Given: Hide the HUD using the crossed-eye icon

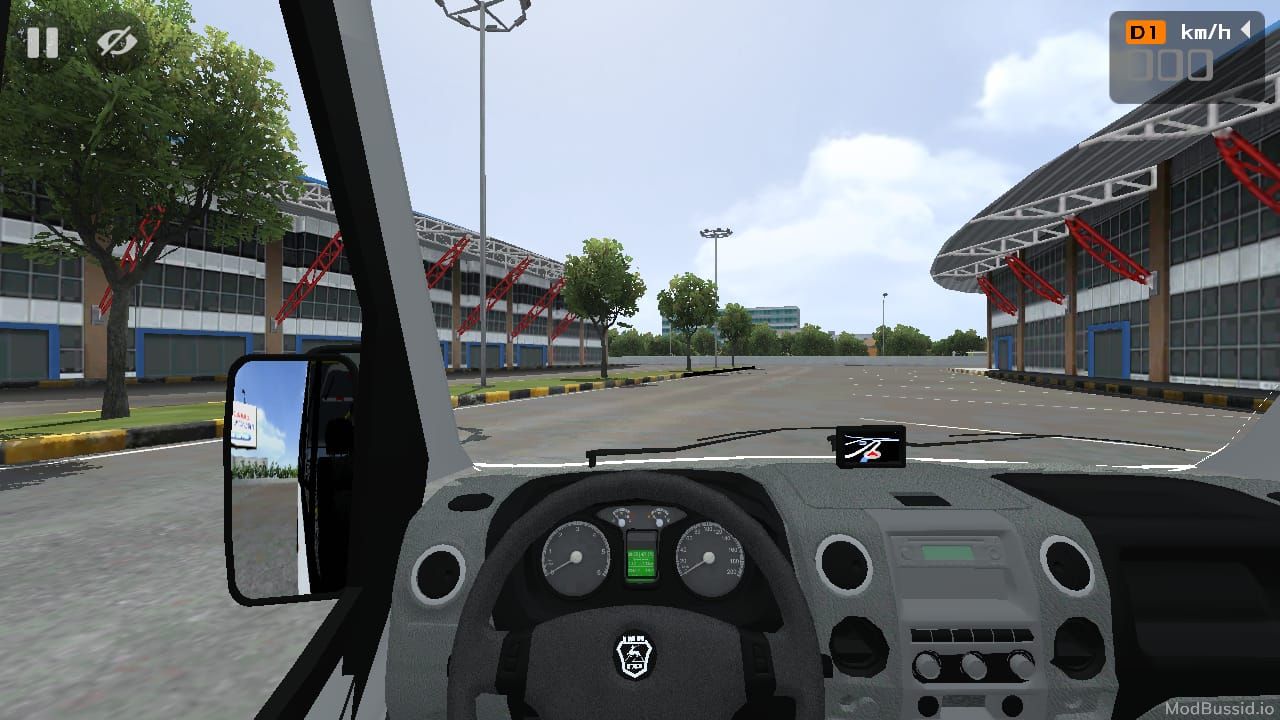Looking at the screenshot, I should pos(117,43).
